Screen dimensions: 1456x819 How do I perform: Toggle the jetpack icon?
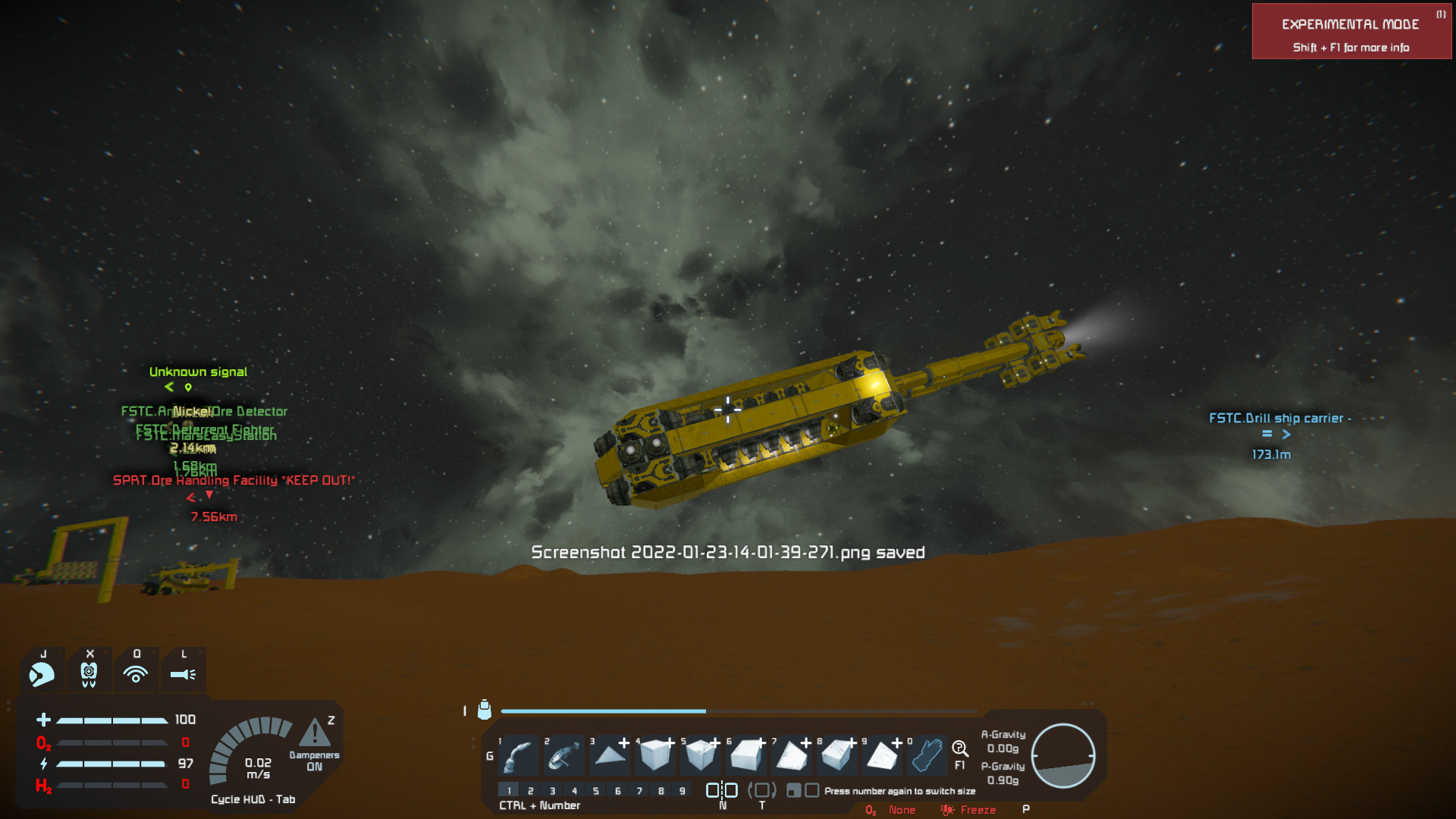[x=89, y=673]
